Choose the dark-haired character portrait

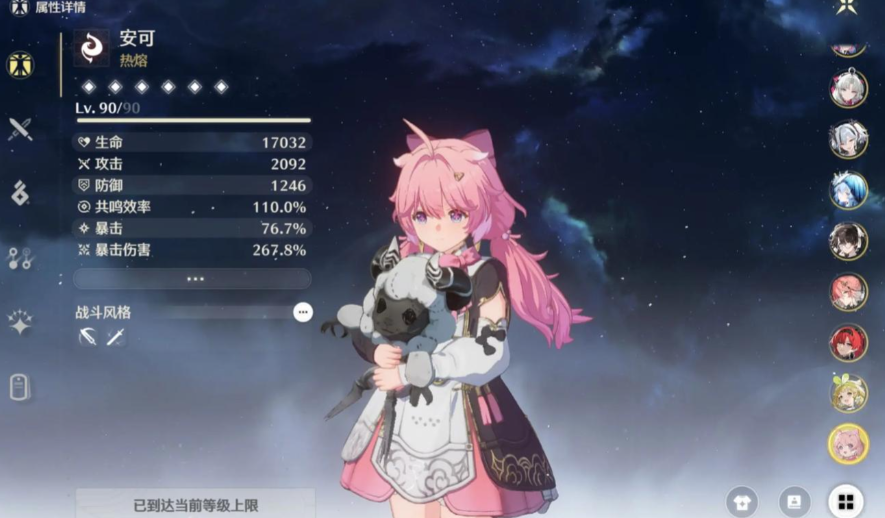point(848,241)
